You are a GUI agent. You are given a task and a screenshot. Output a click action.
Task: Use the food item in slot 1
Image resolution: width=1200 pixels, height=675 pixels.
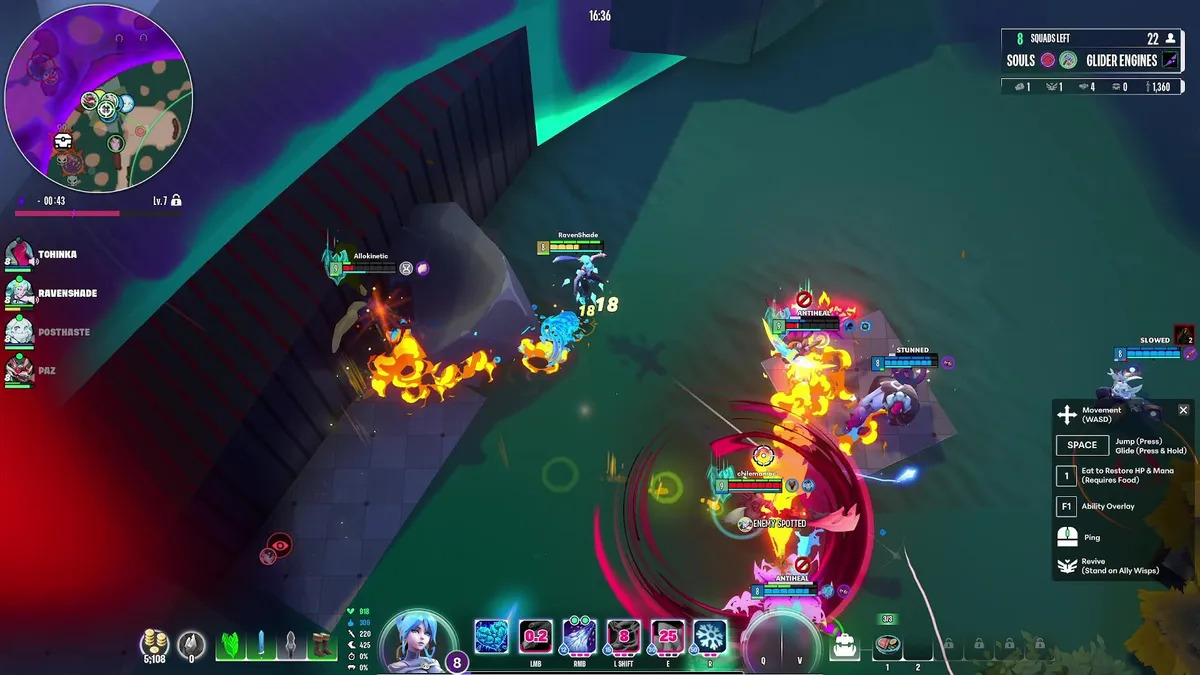[887, 645]
